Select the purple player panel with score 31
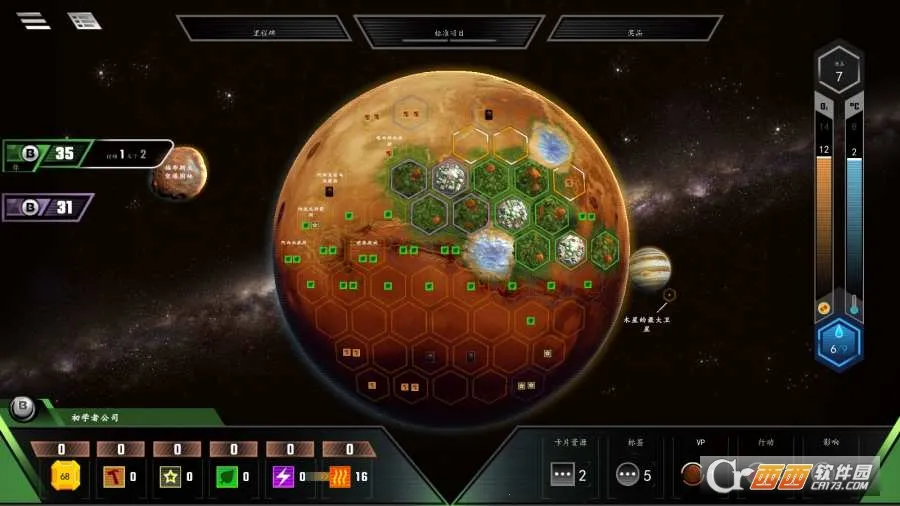Screen dimensions: 900x506 48,207
